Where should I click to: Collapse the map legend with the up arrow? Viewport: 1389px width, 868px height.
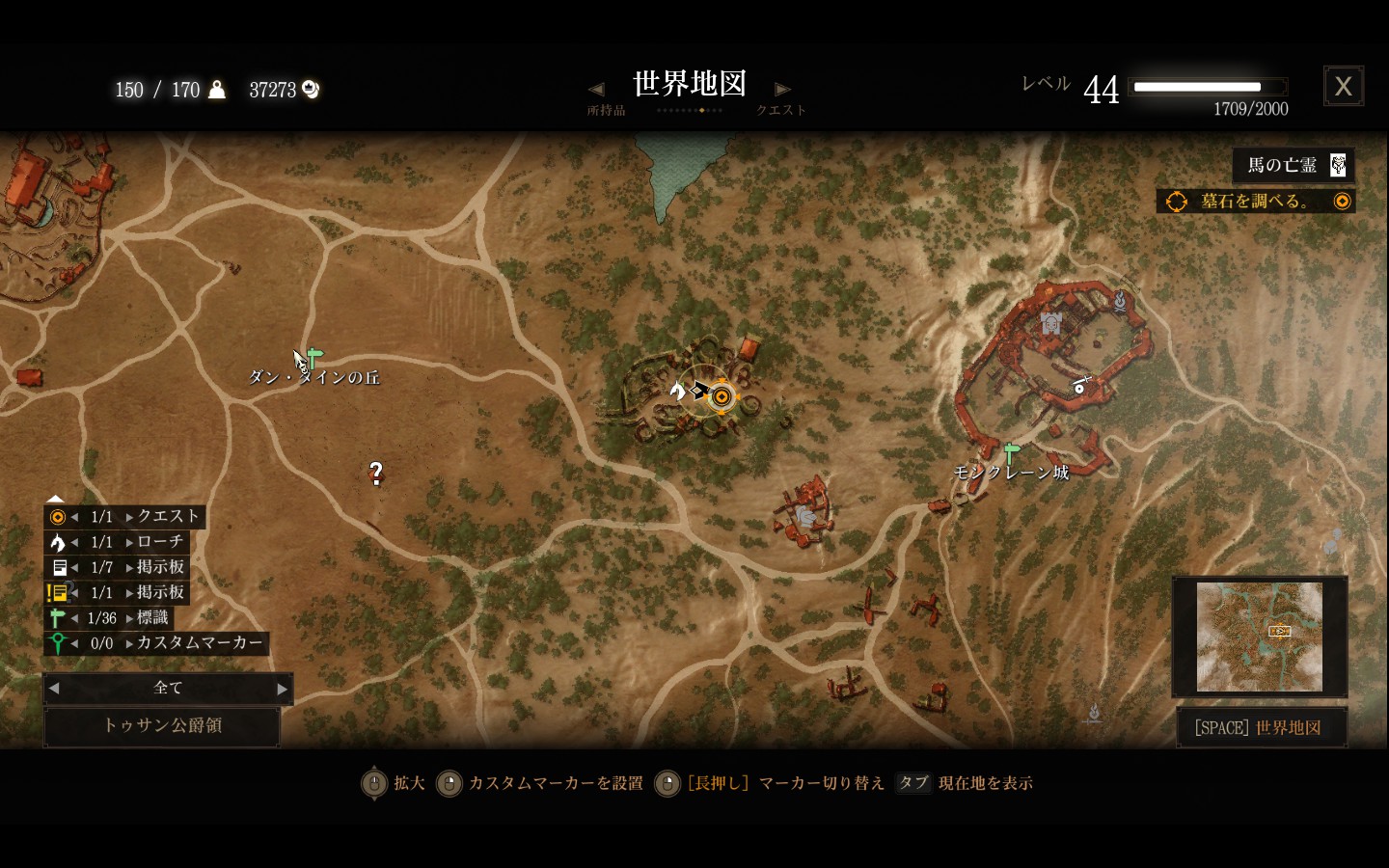55,498
